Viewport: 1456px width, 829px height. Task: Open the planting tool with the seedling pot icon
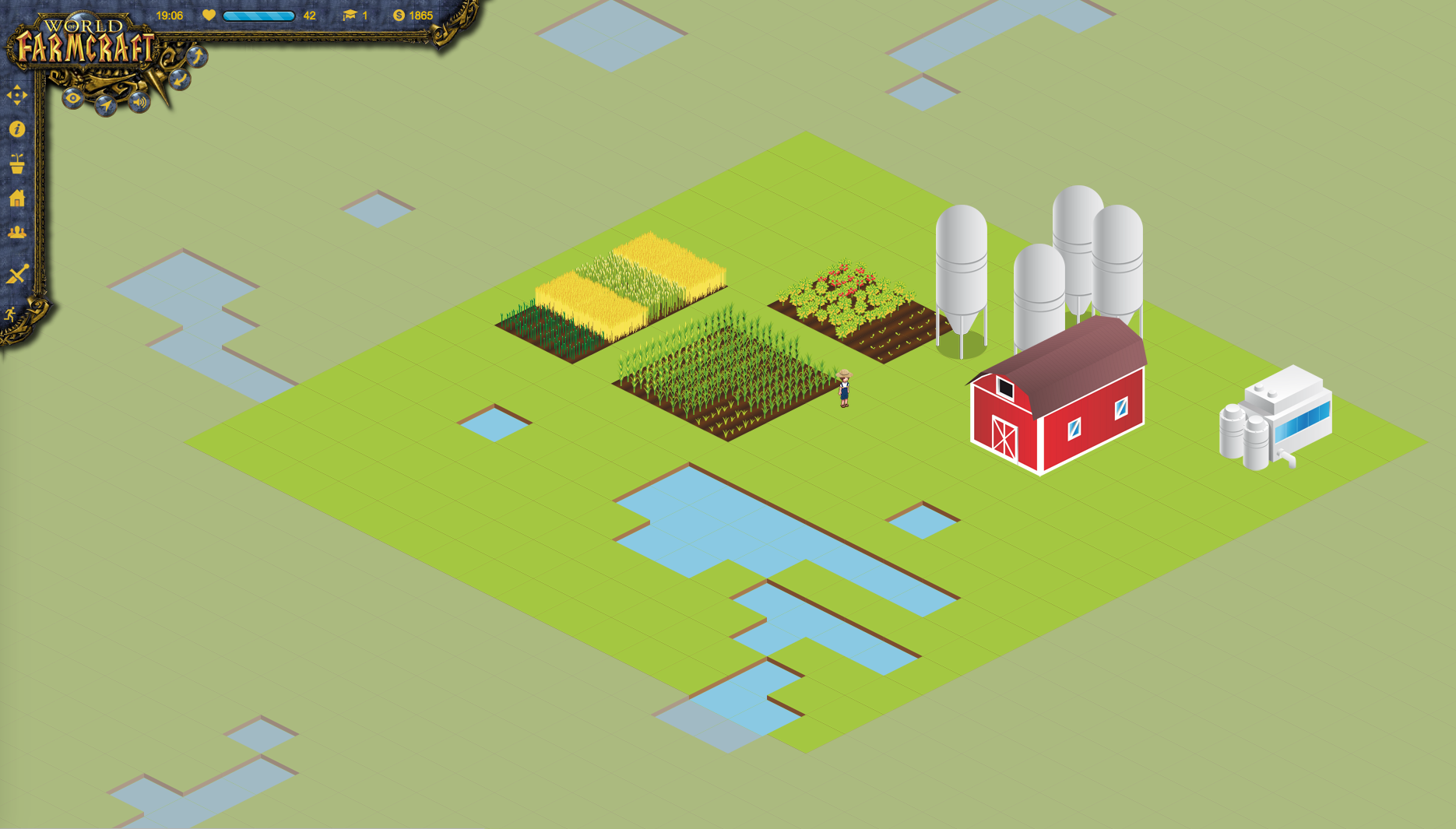point(16,164)
